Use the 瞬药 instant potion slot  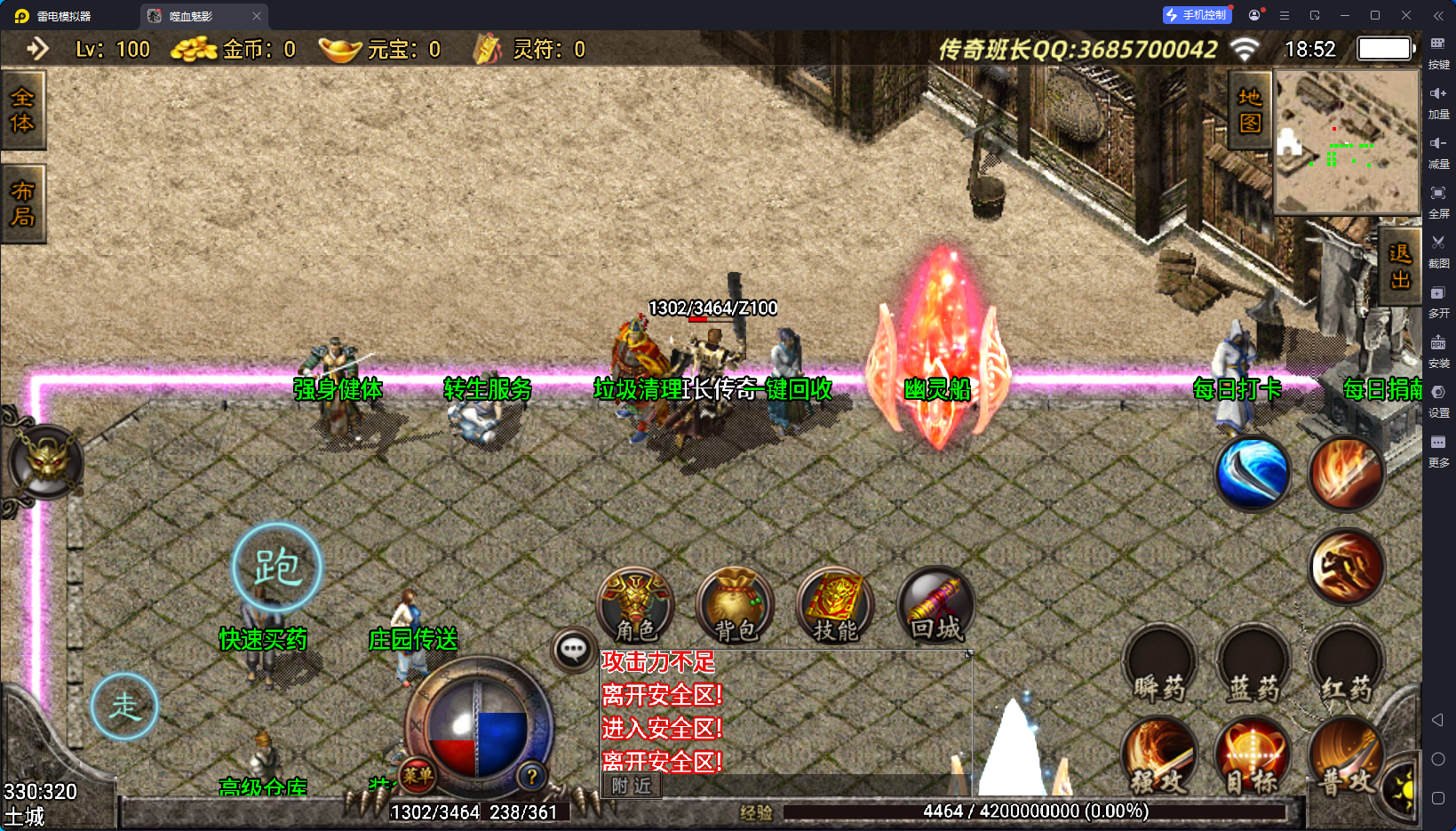1159,667
